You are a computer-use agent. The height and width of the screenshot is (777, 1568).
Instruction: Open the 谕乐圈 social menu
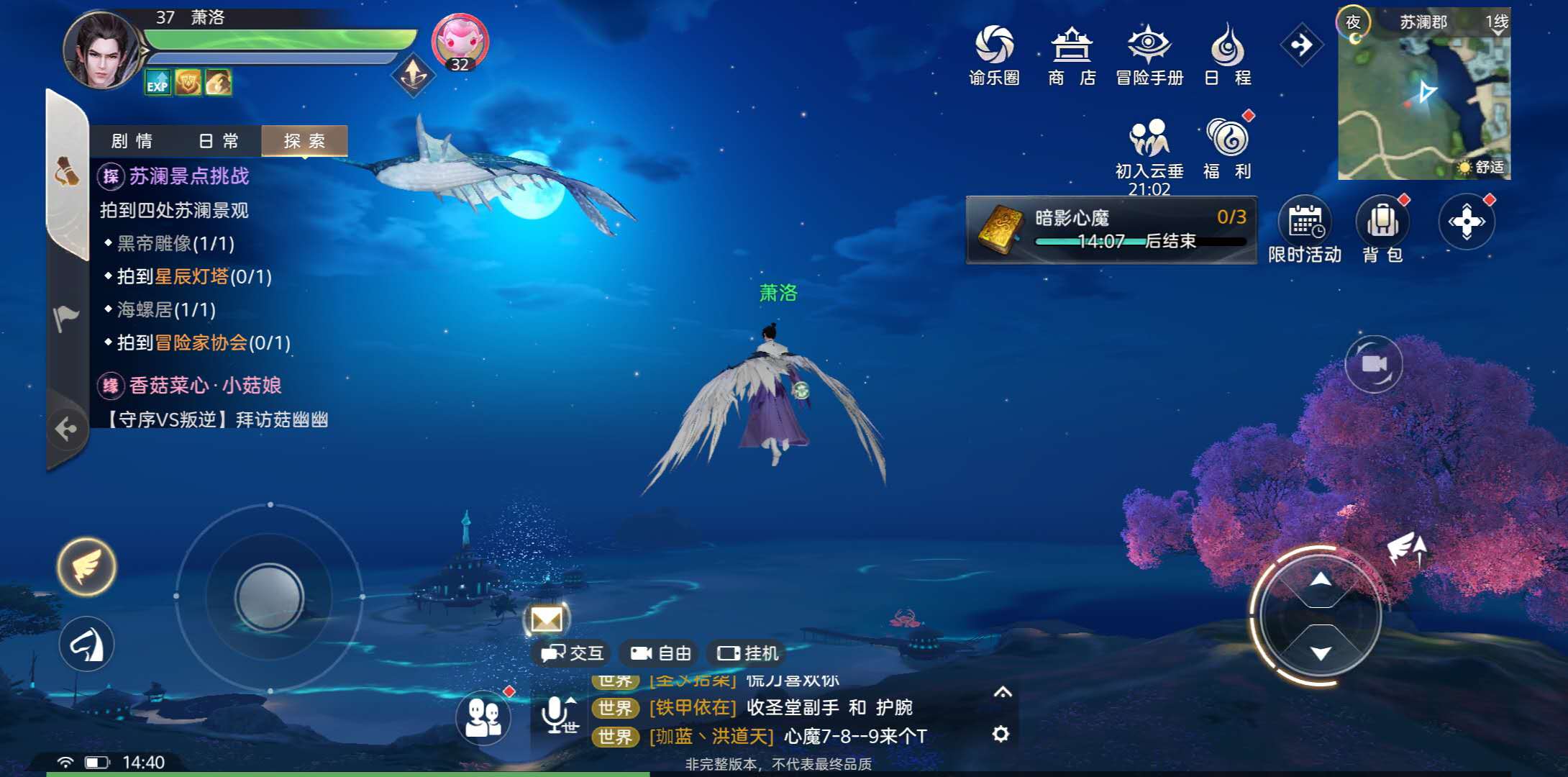[x=995, y=55]
